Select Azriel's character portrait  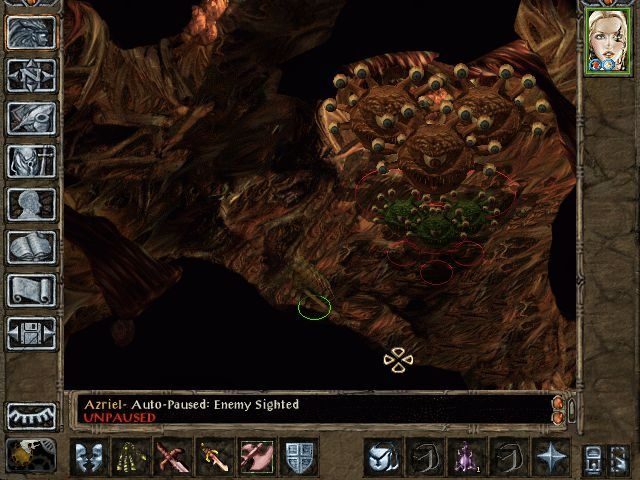point(607,42)
